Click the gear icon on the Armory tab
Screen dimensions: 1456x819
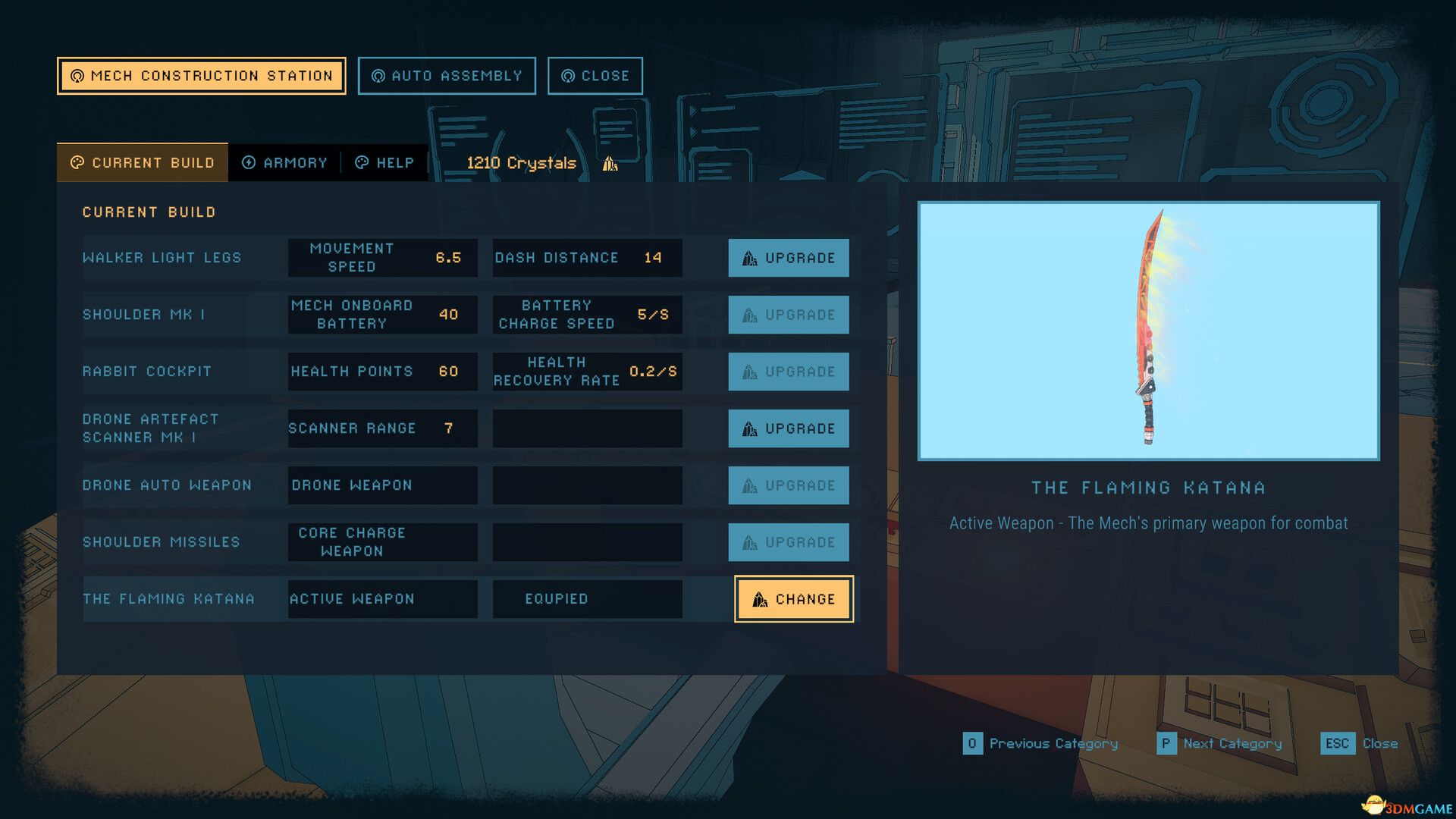(248, 162)
